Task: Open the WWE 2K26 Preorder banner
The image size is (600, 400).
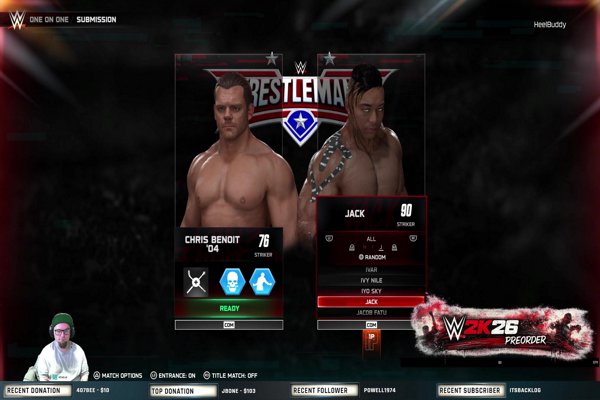Action: tap(505, 327)
